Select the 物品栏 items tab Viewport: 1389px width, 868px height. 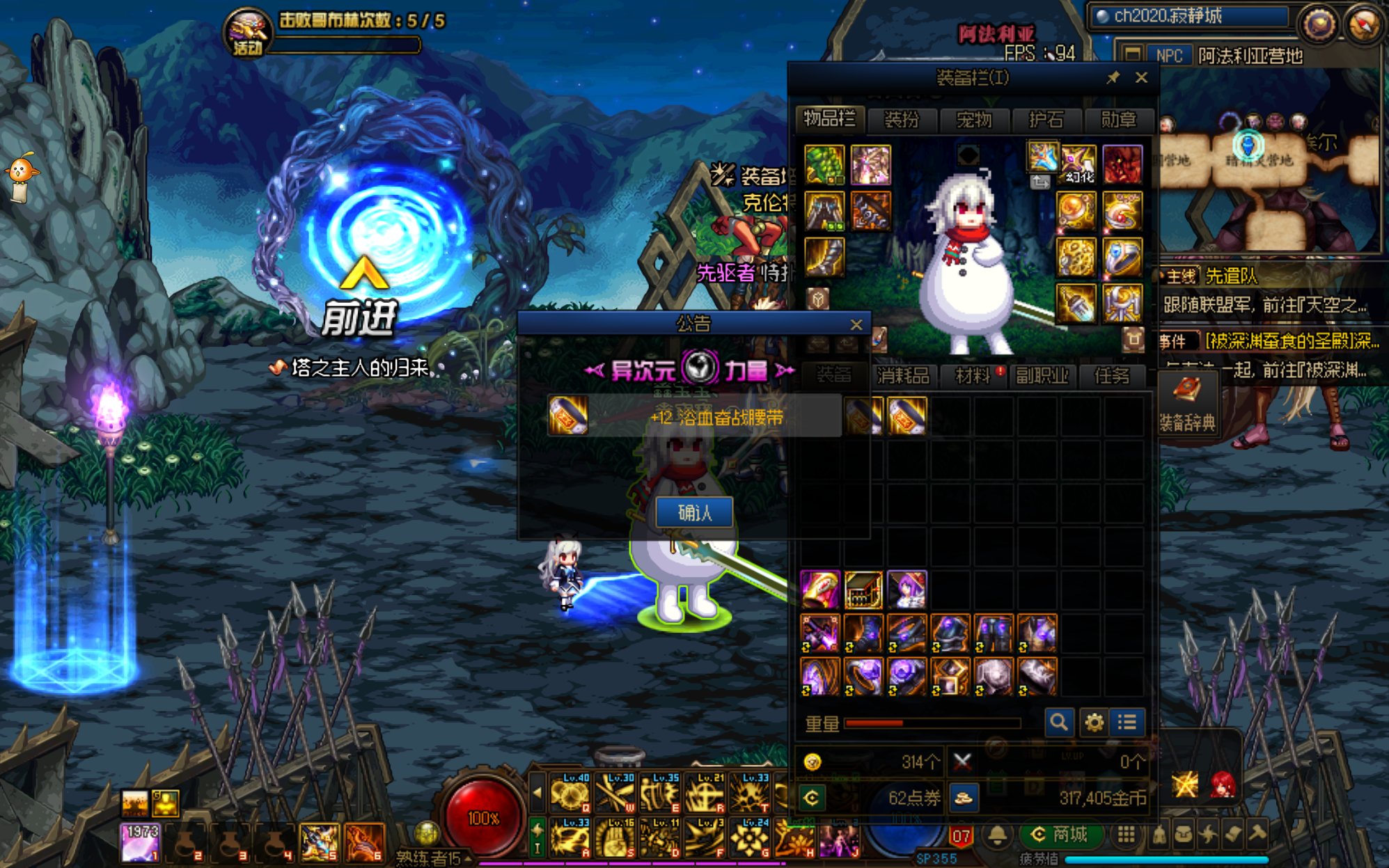coord(829,119)
